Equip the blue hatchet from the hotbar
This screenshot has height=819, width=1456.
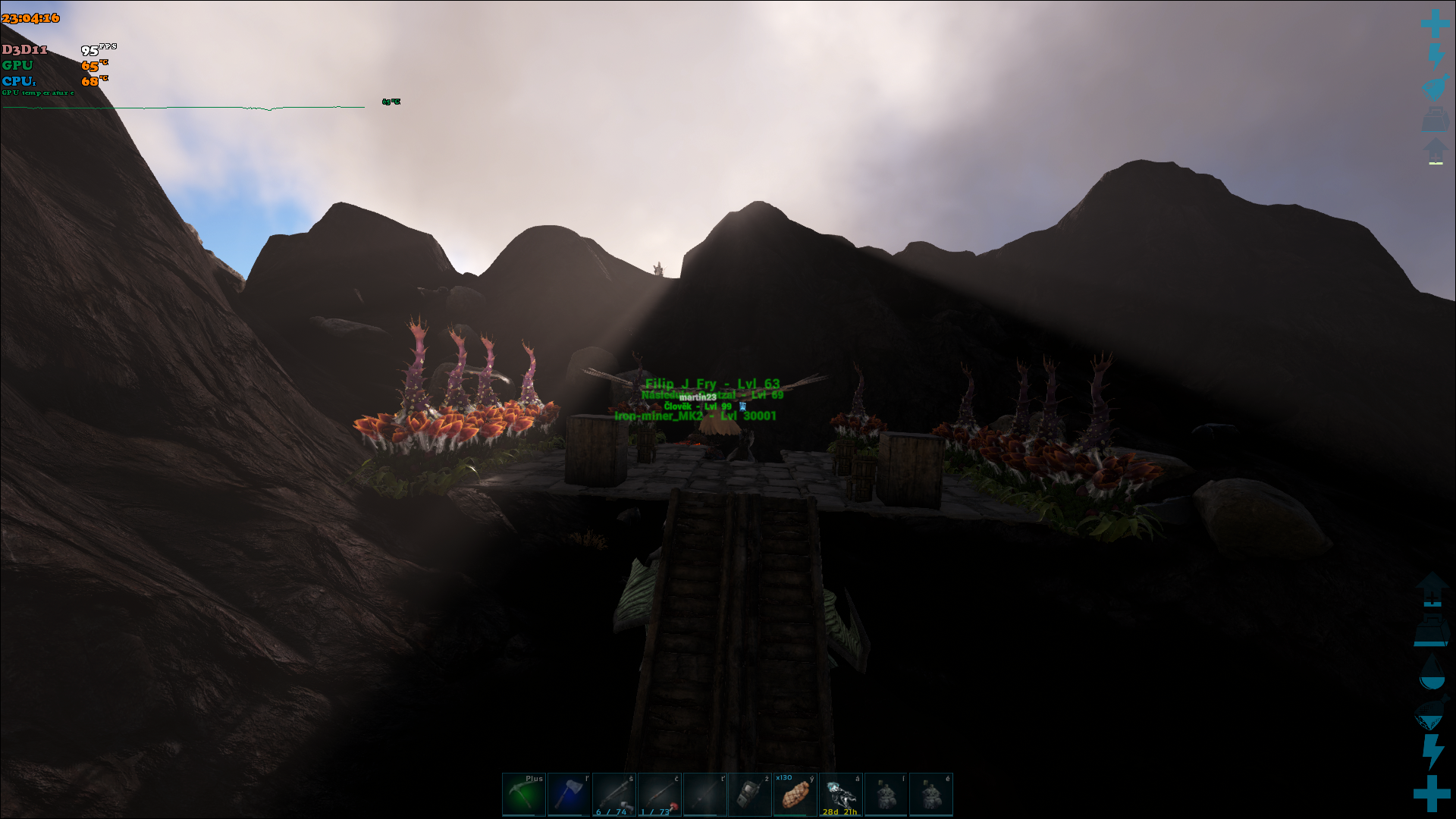pyautogui.click(x=569, y=795)
